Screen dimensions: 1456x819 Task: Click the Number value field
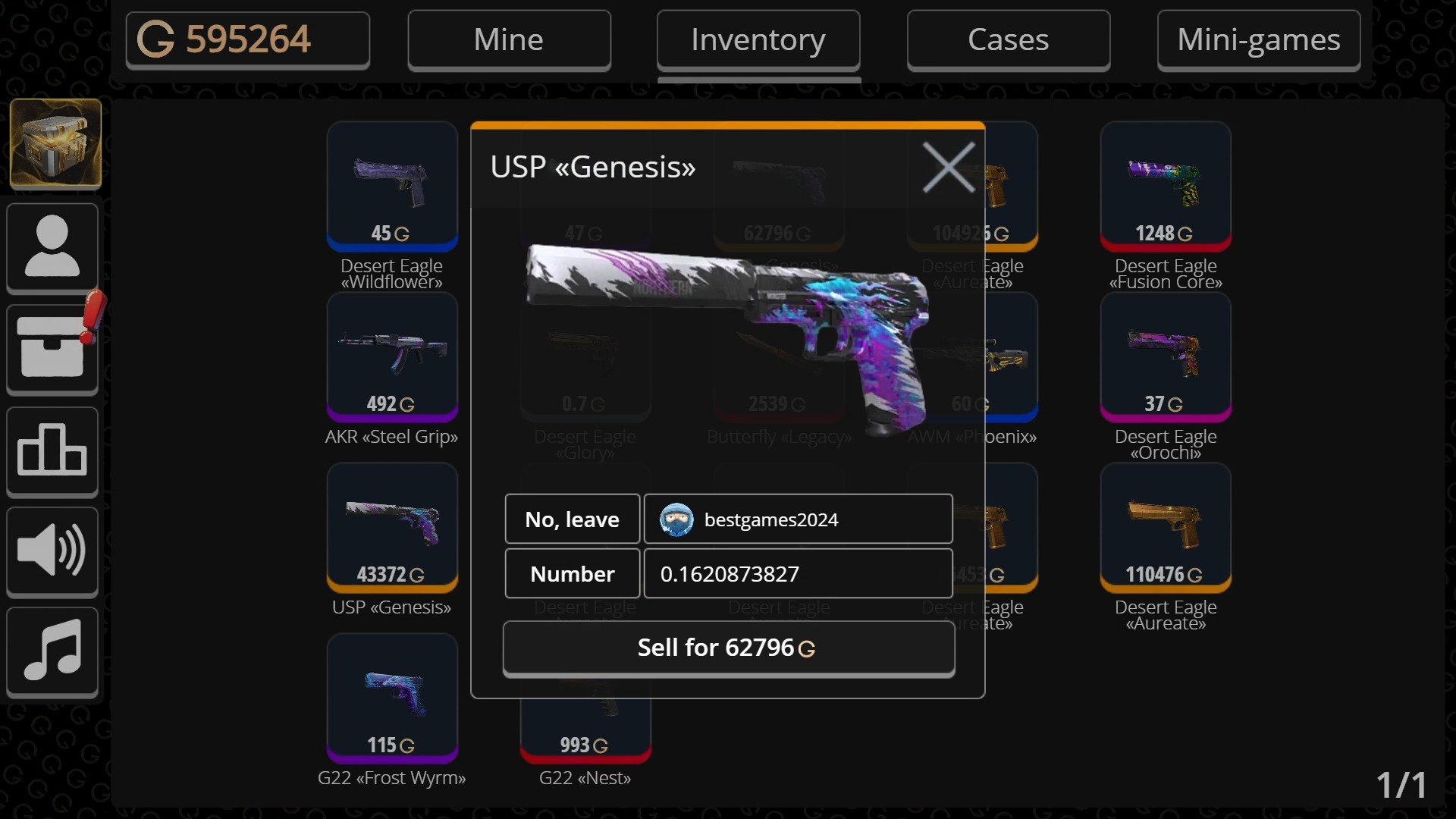point(798,574)
